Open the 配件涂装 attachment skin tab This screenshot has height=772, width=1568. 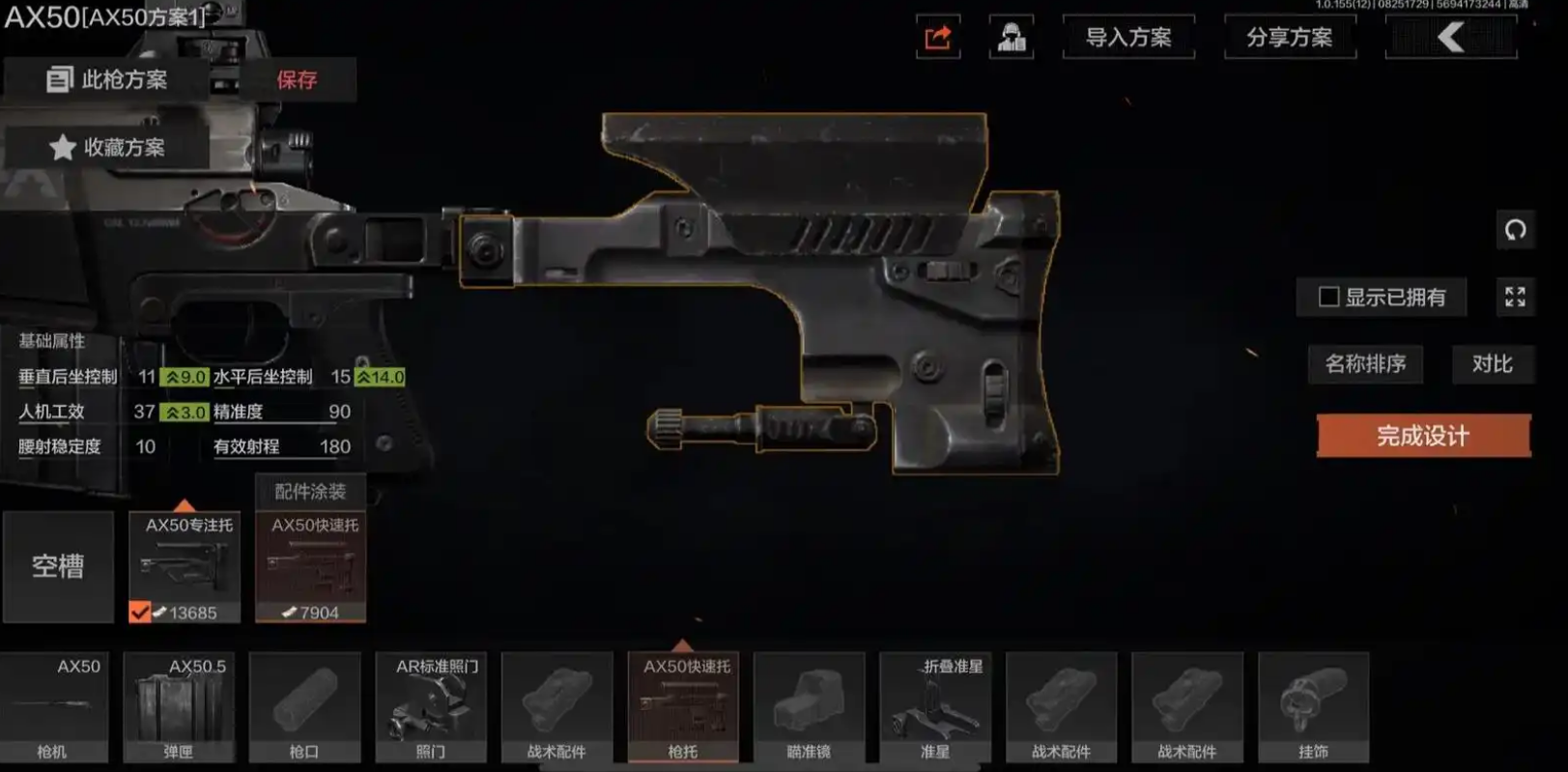309,491
